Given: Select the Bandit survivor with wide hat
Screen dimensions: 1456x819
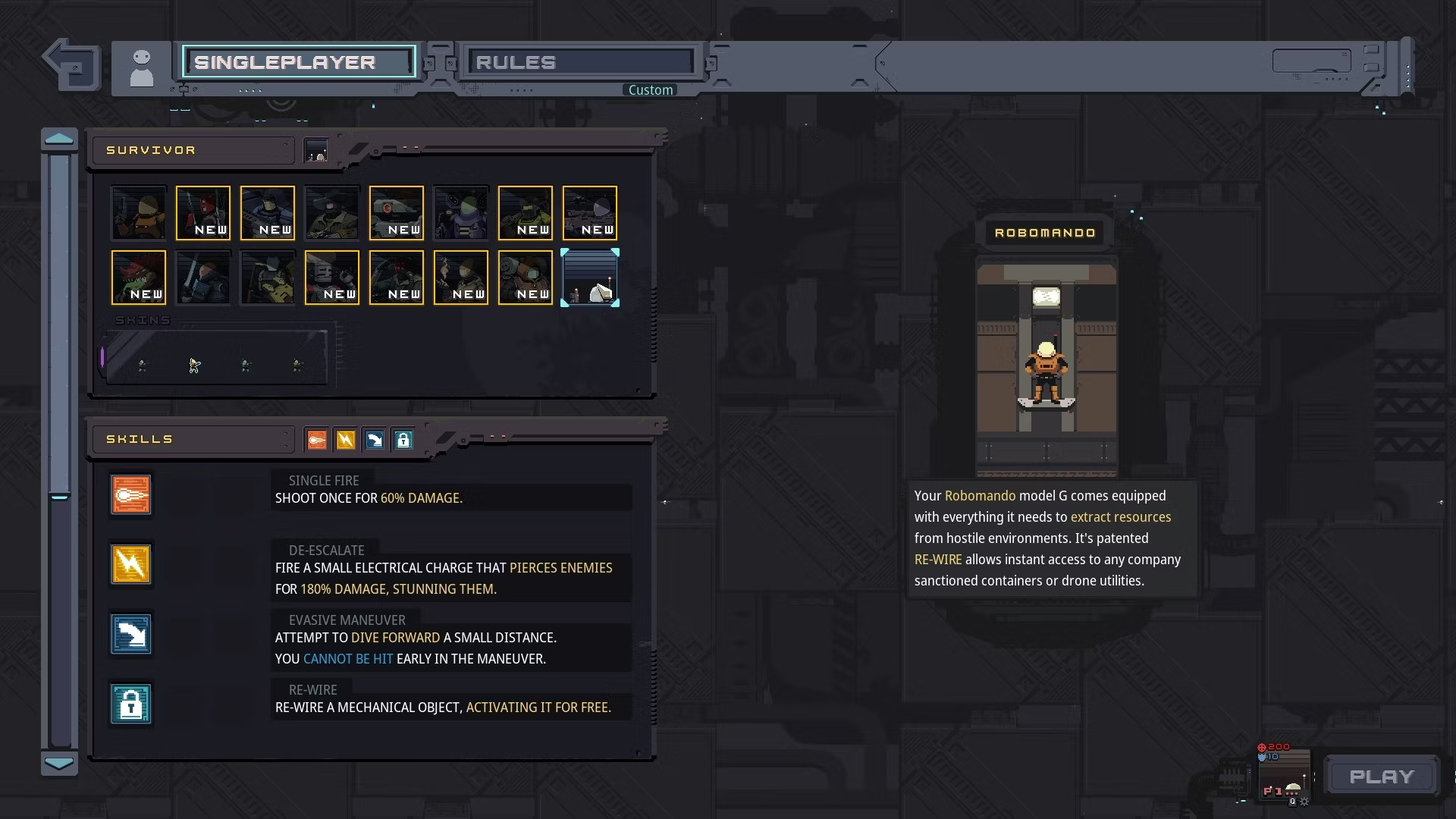Looking at the screenshot, I should pyautogui.click(x=332, y=213).
